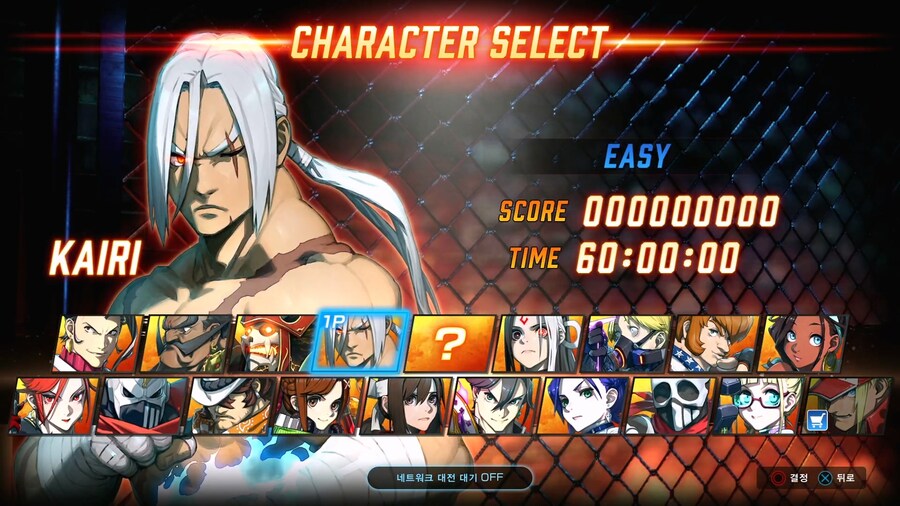The width and height of the screenshot is (900, 506).
Task: Pick the skull-faced fighter portrait
Action: pyautogui.click(x=671, y=405)
